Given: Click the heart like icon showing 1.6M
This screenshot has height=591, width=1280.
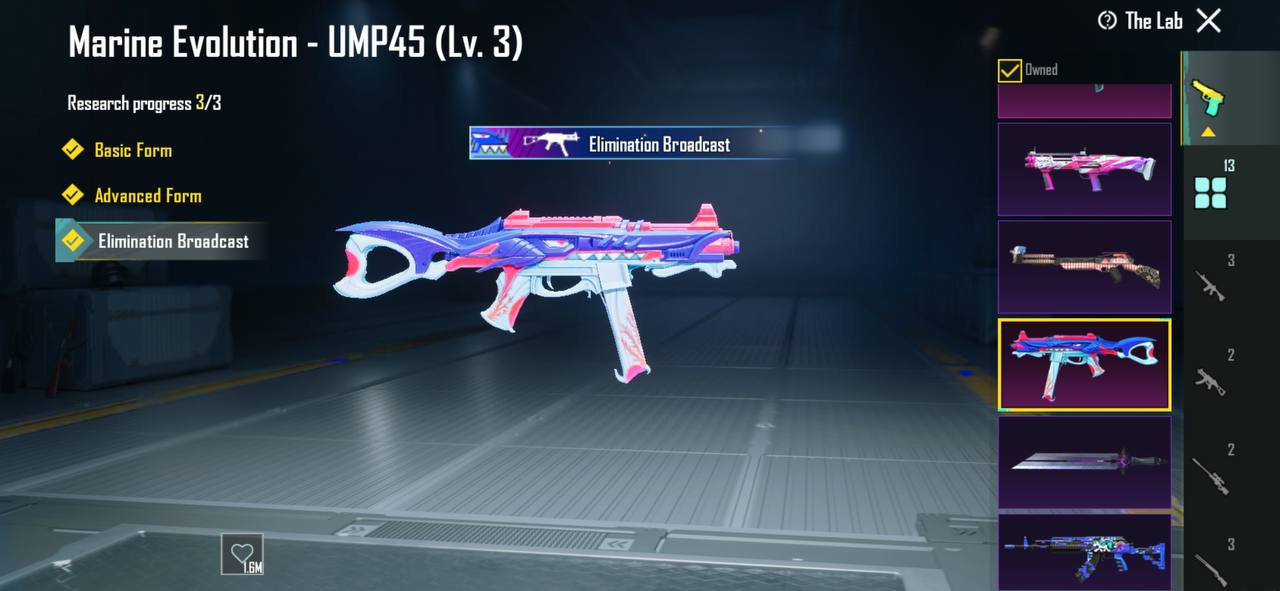Looking at the screenshot, I should tap(242, 554).
